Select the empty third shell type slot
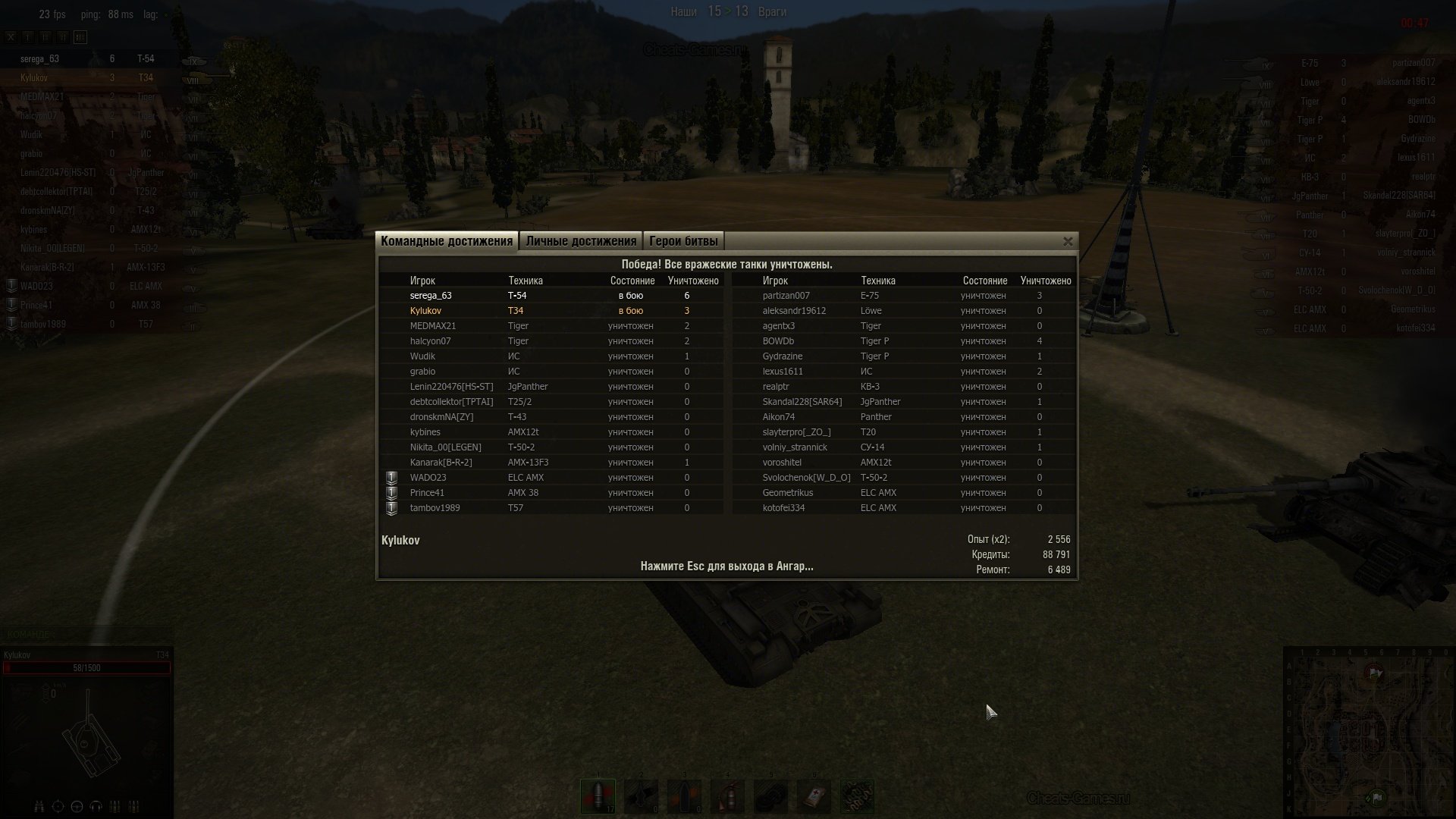The image size is (1456, 819). tap(684, 796)
